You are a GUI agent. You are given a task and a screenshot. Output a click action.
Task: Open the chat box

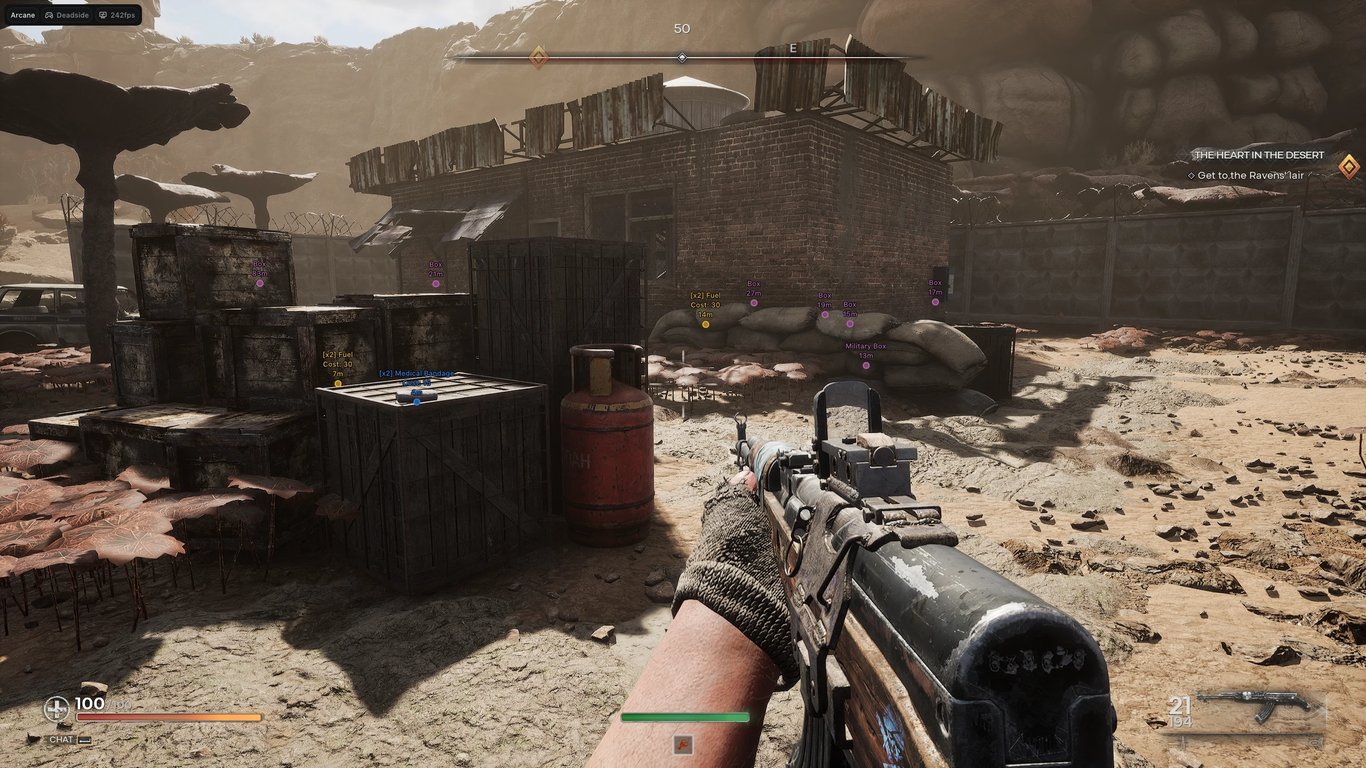[62, 740]
